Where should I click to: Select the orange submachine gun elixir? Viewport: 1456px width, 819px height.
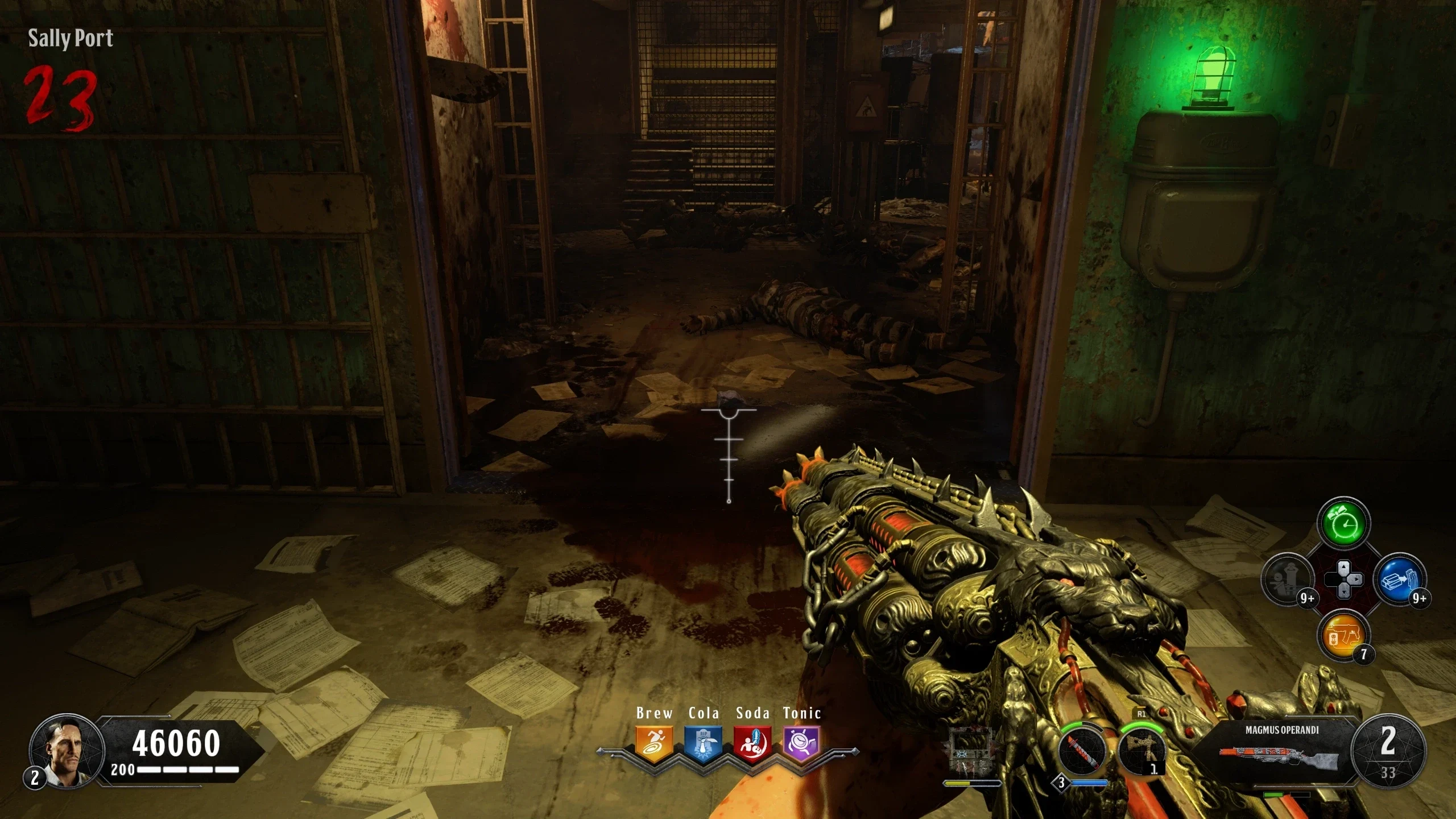[1343, 635]
